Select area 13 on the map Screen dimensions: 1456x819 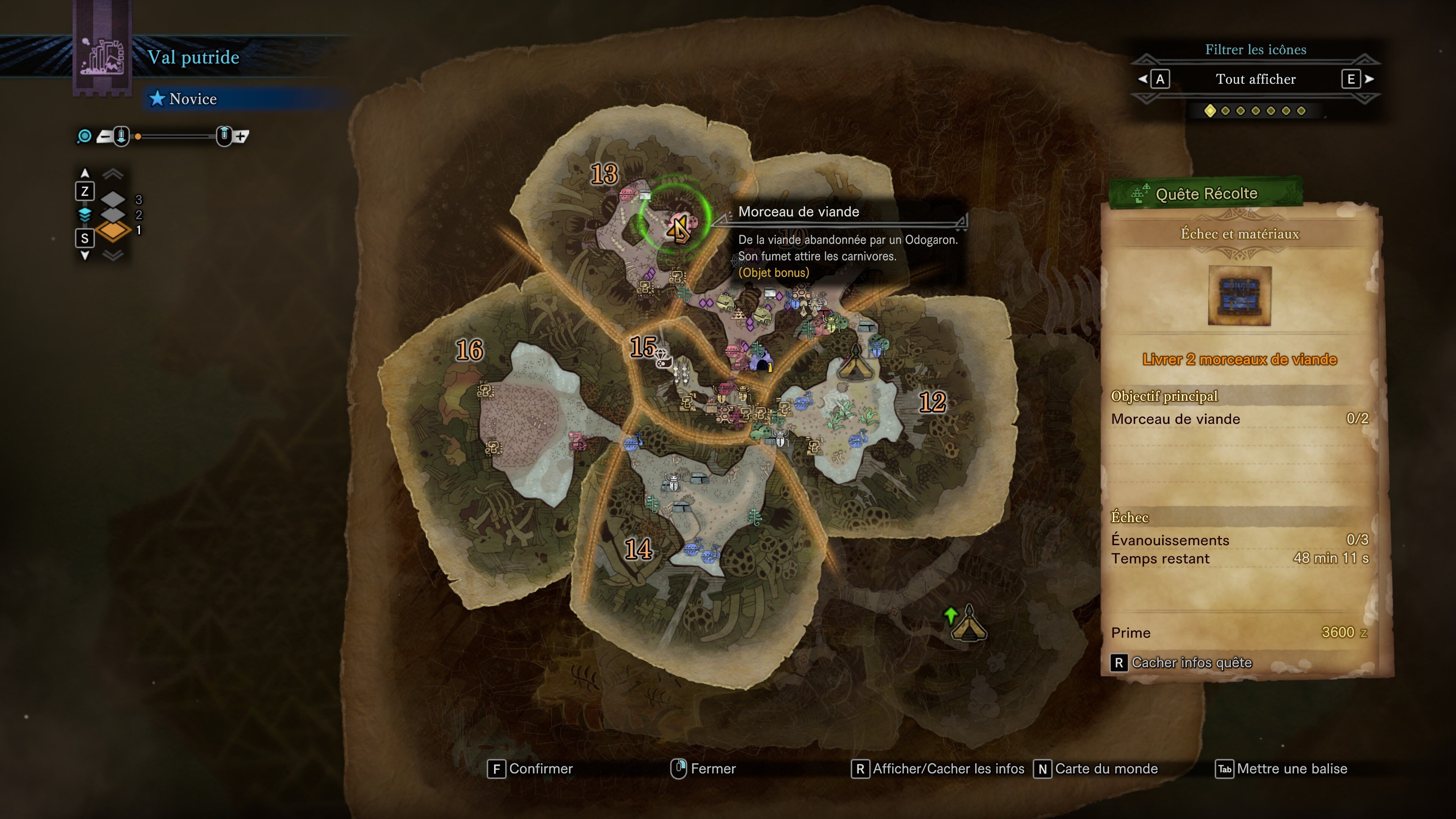click(x=604, y=174)
